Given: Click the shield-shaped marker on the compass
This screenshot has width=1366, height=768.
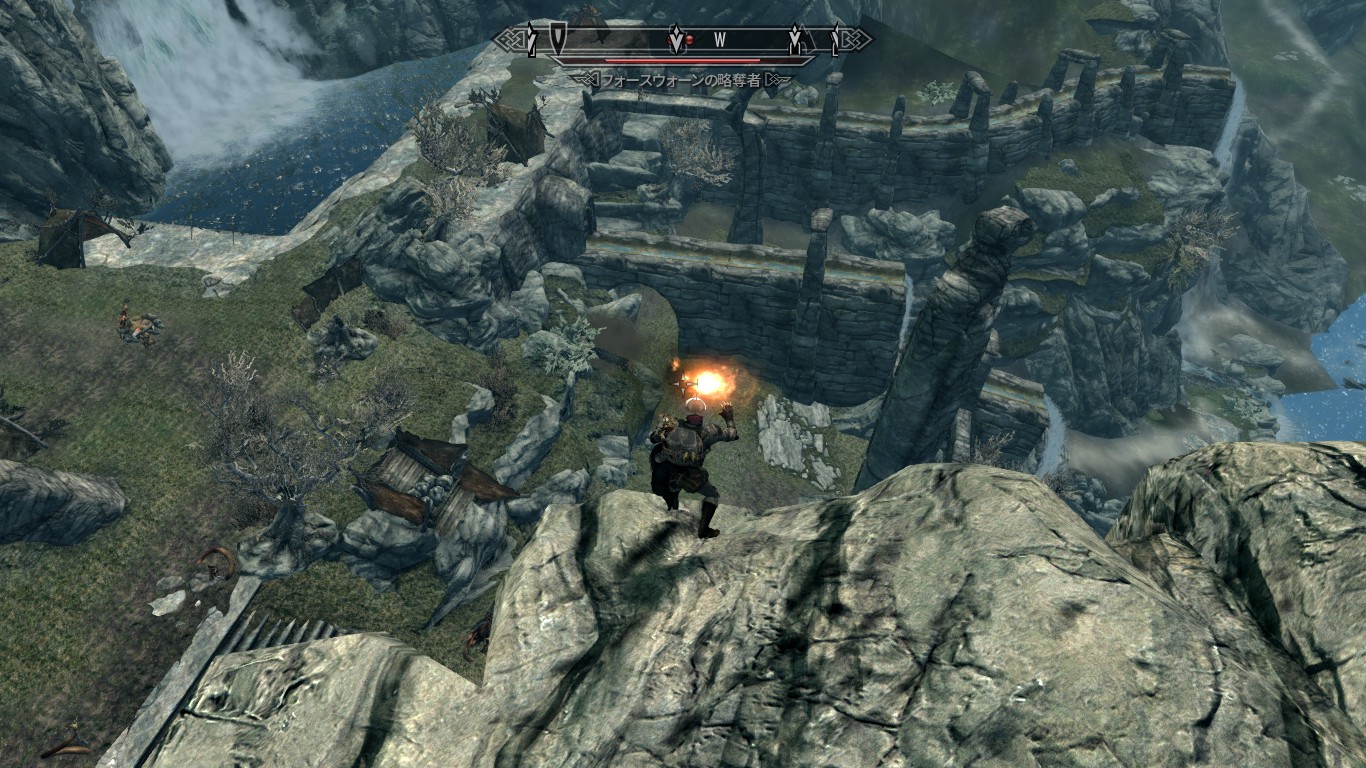Looking at the screenshot, I should coord(557,39).
